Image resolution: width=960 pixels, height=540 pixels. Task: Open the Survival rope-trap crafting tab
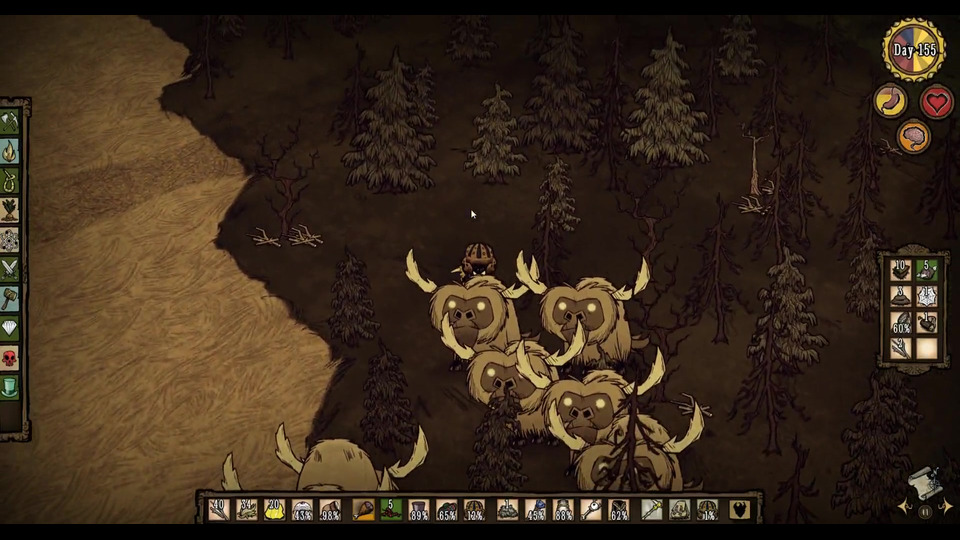coord(10,180)
